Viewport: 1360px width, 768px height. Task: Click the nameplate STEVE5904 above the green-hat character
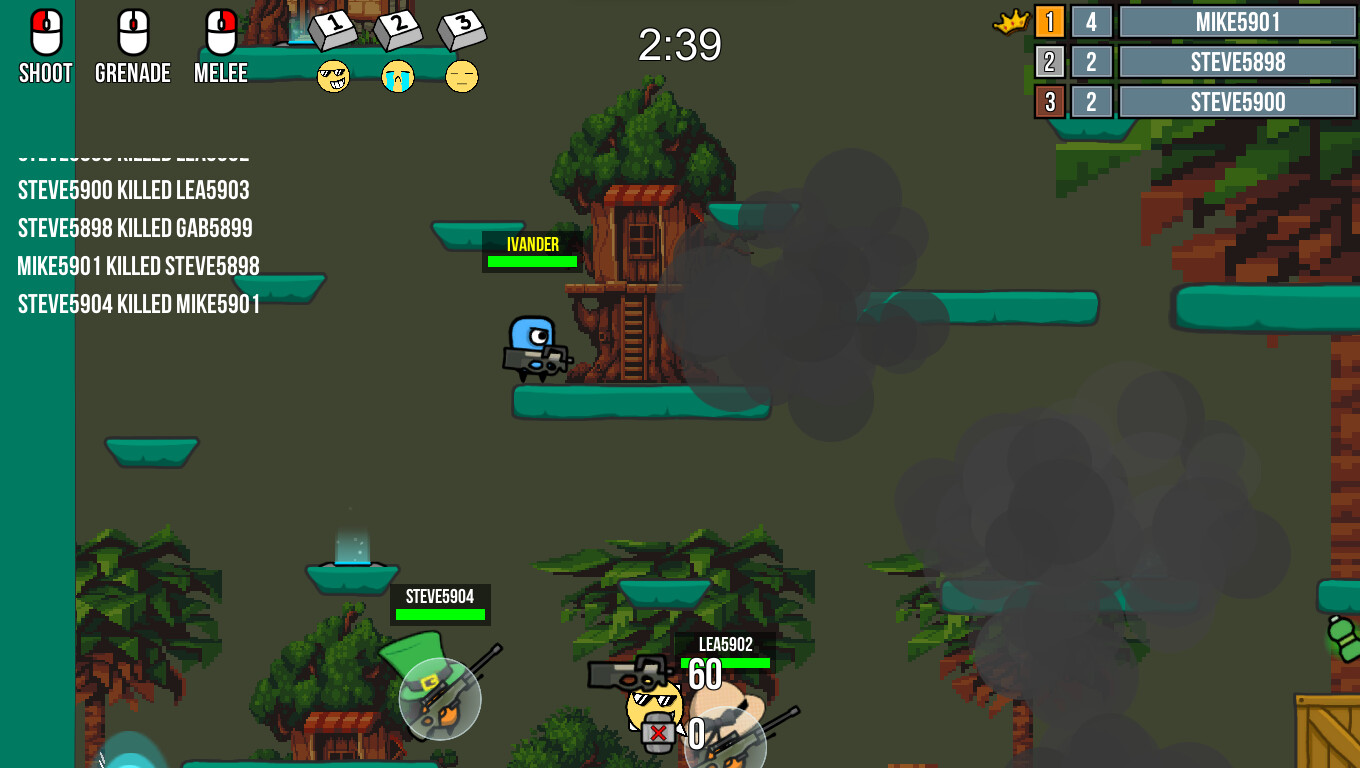(440, 596)
